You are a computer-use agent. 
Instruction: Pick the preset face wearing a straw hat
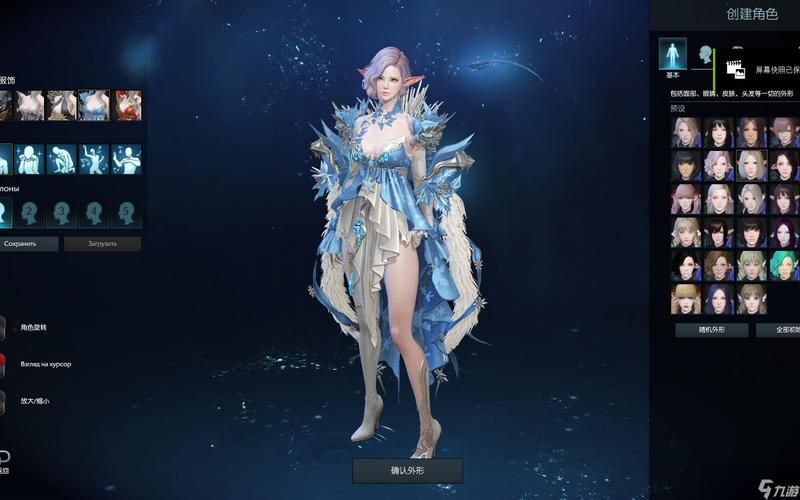(x=686, y=299)
